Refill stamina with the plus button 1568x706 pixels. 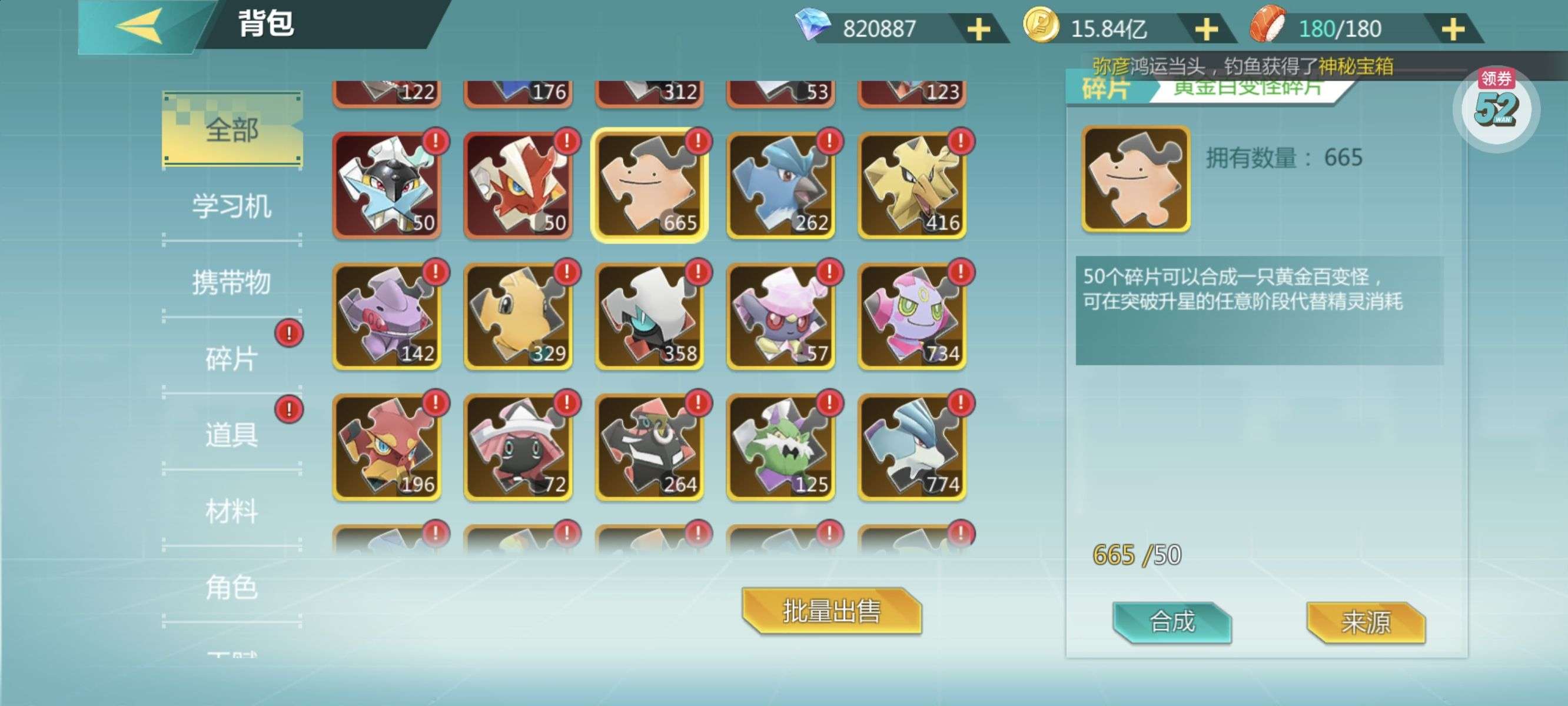coord(1453,29)
